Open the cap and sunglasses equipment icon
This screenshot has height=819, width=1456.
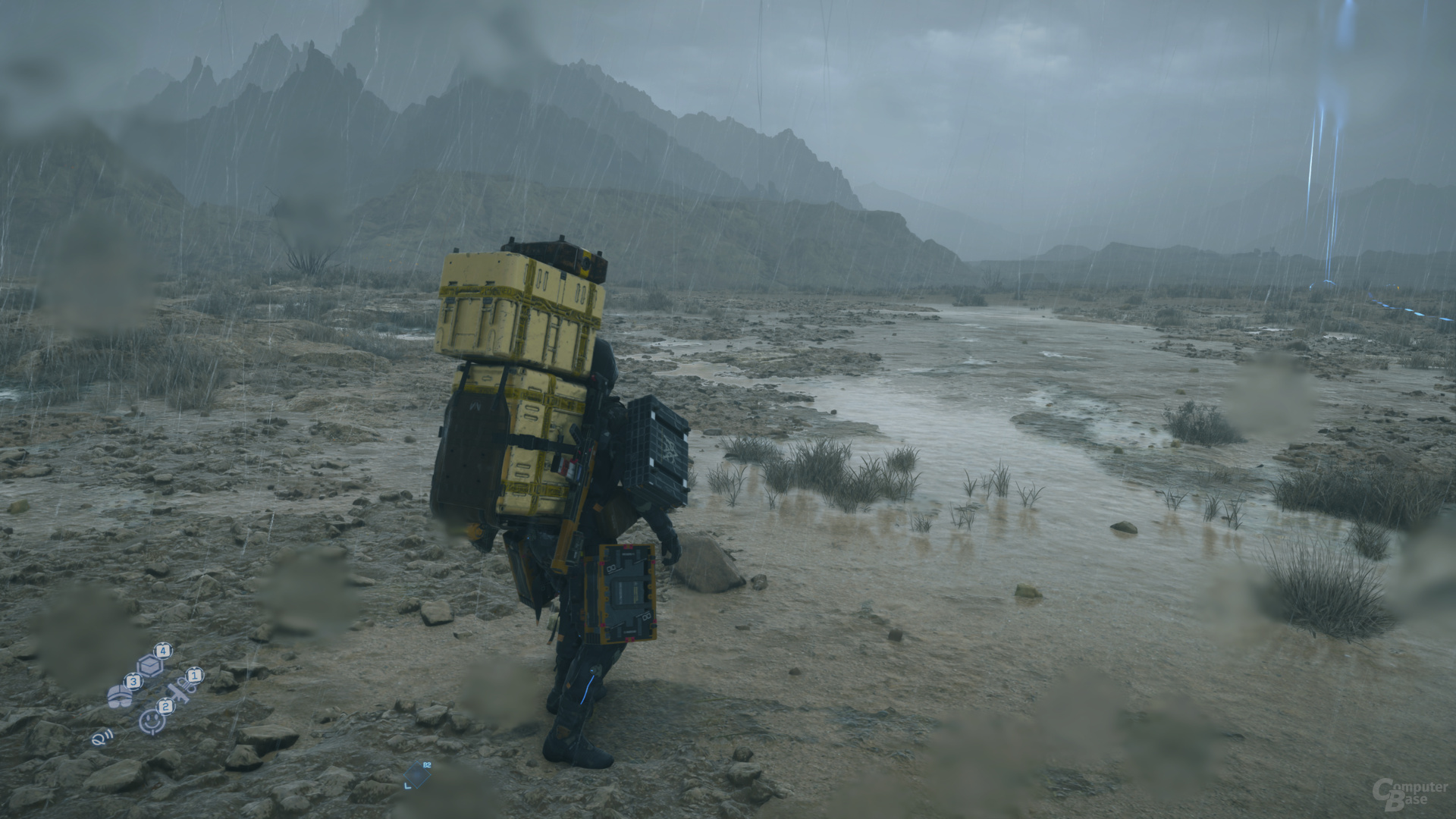click(119, 695)
